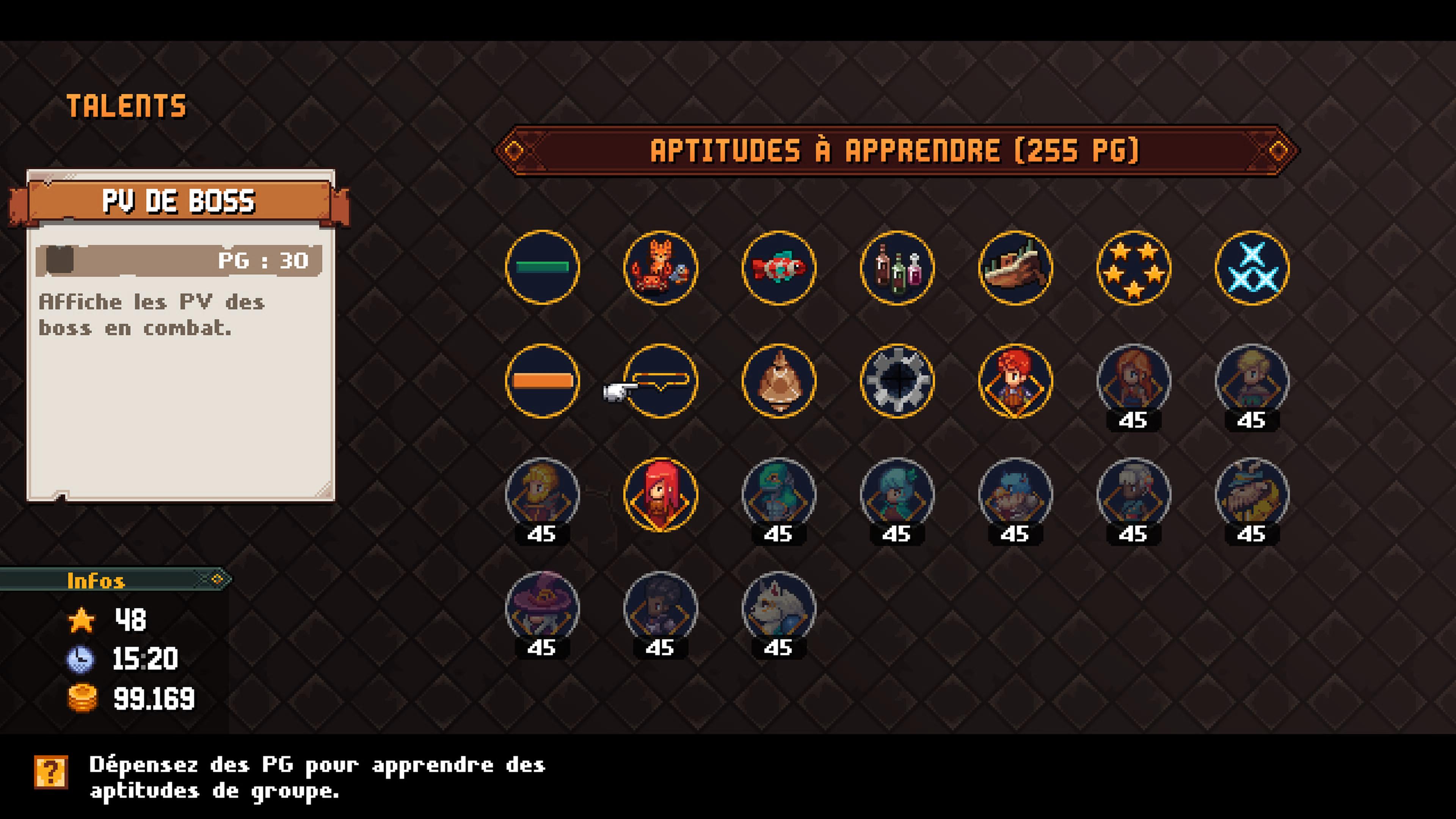Viewport: 1456px width, 819px height.
Task: Select the red fish talent
Action: click(x=778, y=267)
